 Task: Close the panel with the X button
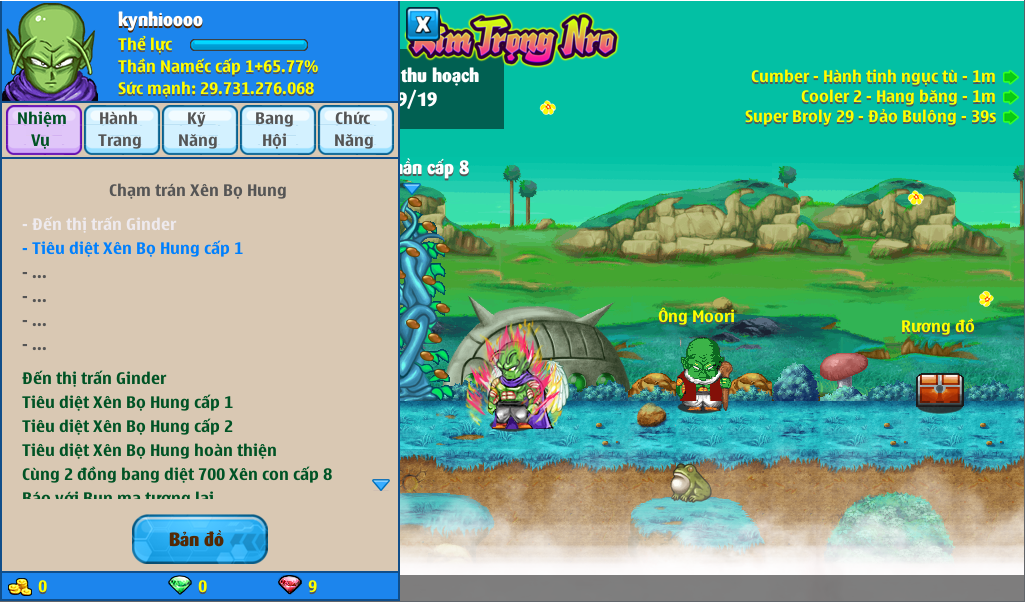coord(423,24)
